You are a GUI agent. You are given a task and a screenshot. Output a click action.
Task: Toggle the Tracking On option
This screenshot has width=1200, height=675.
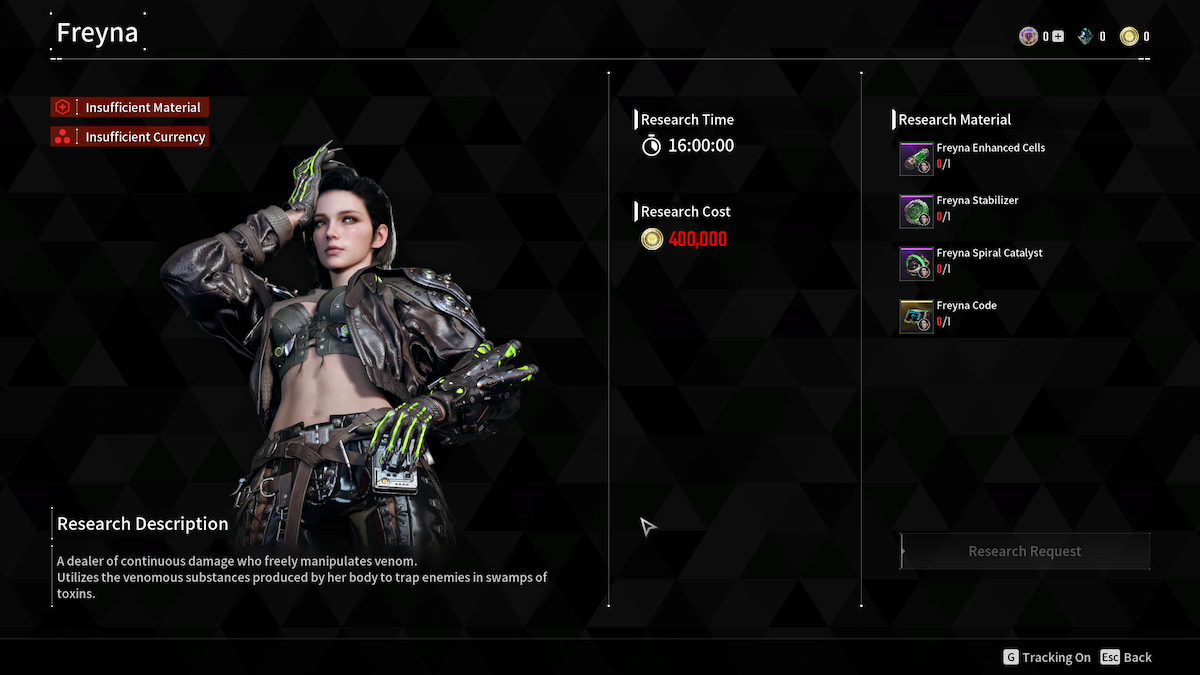pyautogui.click(x=1047, y=657)
